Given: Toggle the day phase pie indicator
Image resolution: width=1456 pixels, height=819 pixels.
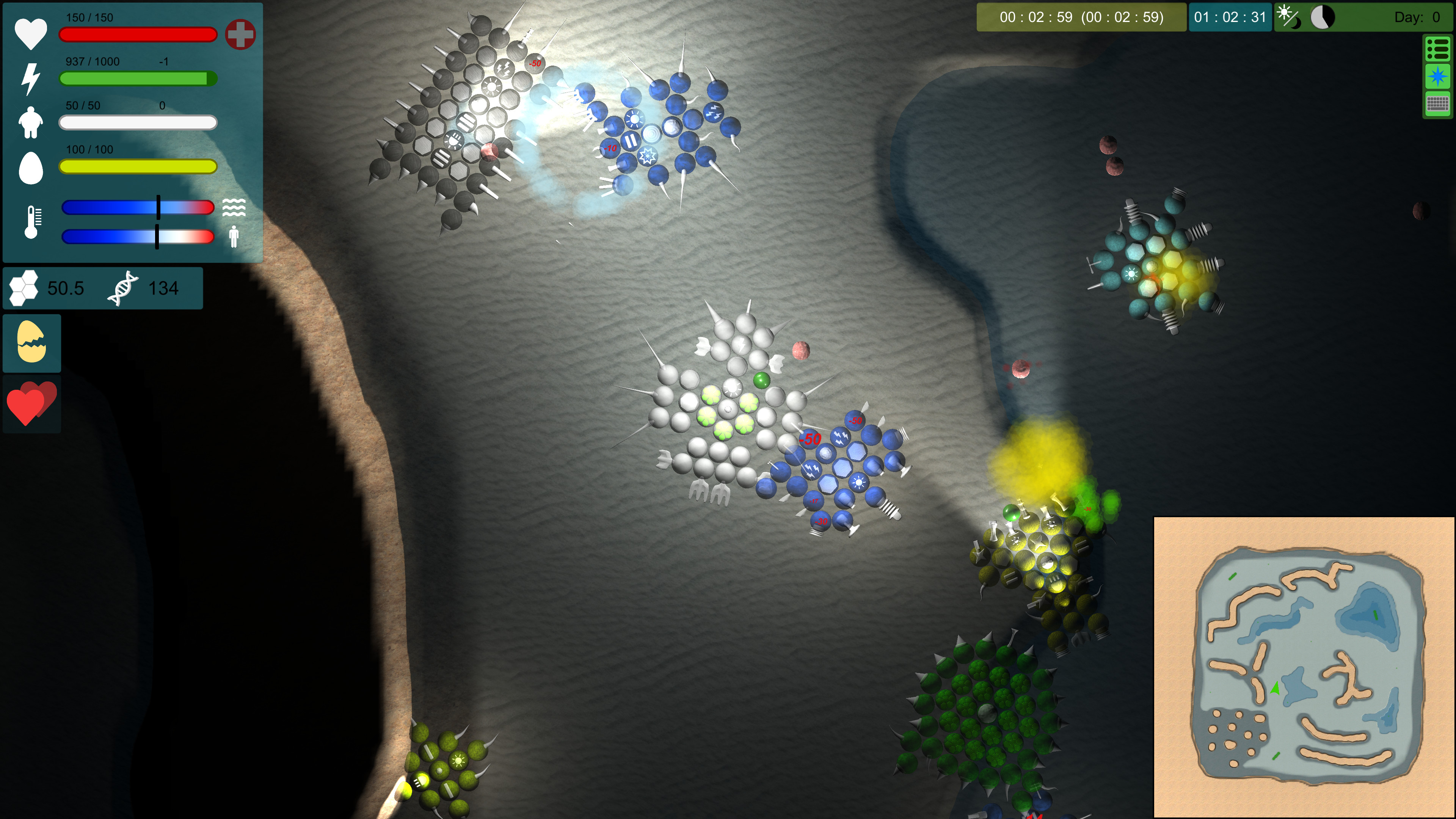Looking at the screenshot, I should click(x=1322, y=16).
